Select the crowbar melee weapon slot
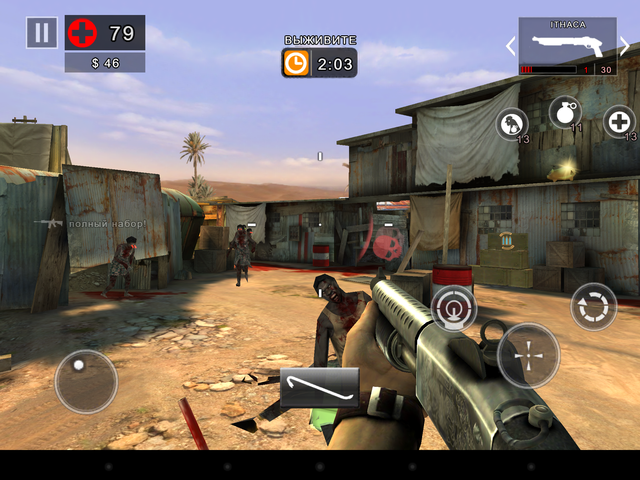Image resolution: width=640 pixels, height=480 pixels. click(x=319, y=387)
